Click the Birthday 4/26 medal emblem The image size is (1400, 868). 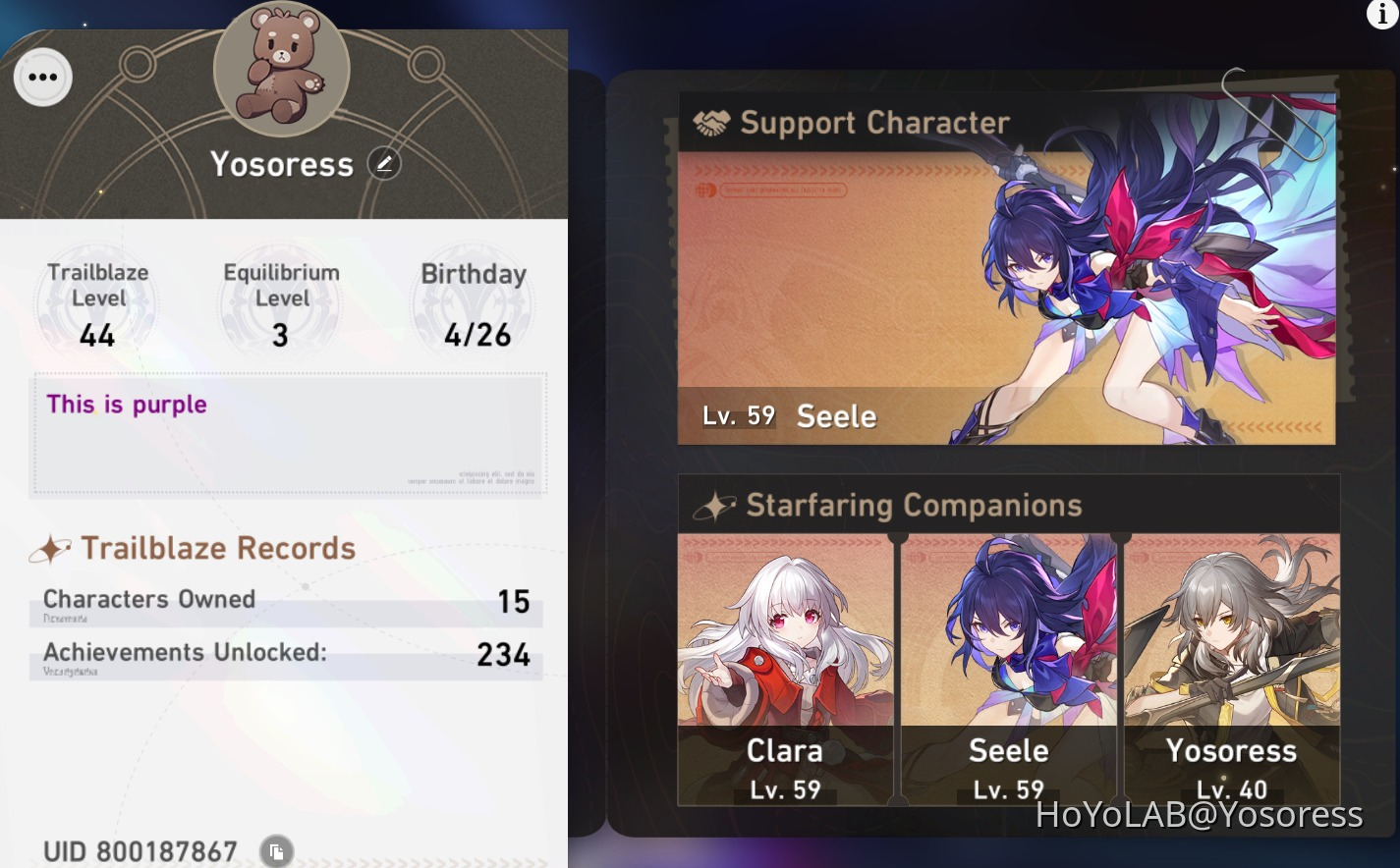tap(473, 304)
